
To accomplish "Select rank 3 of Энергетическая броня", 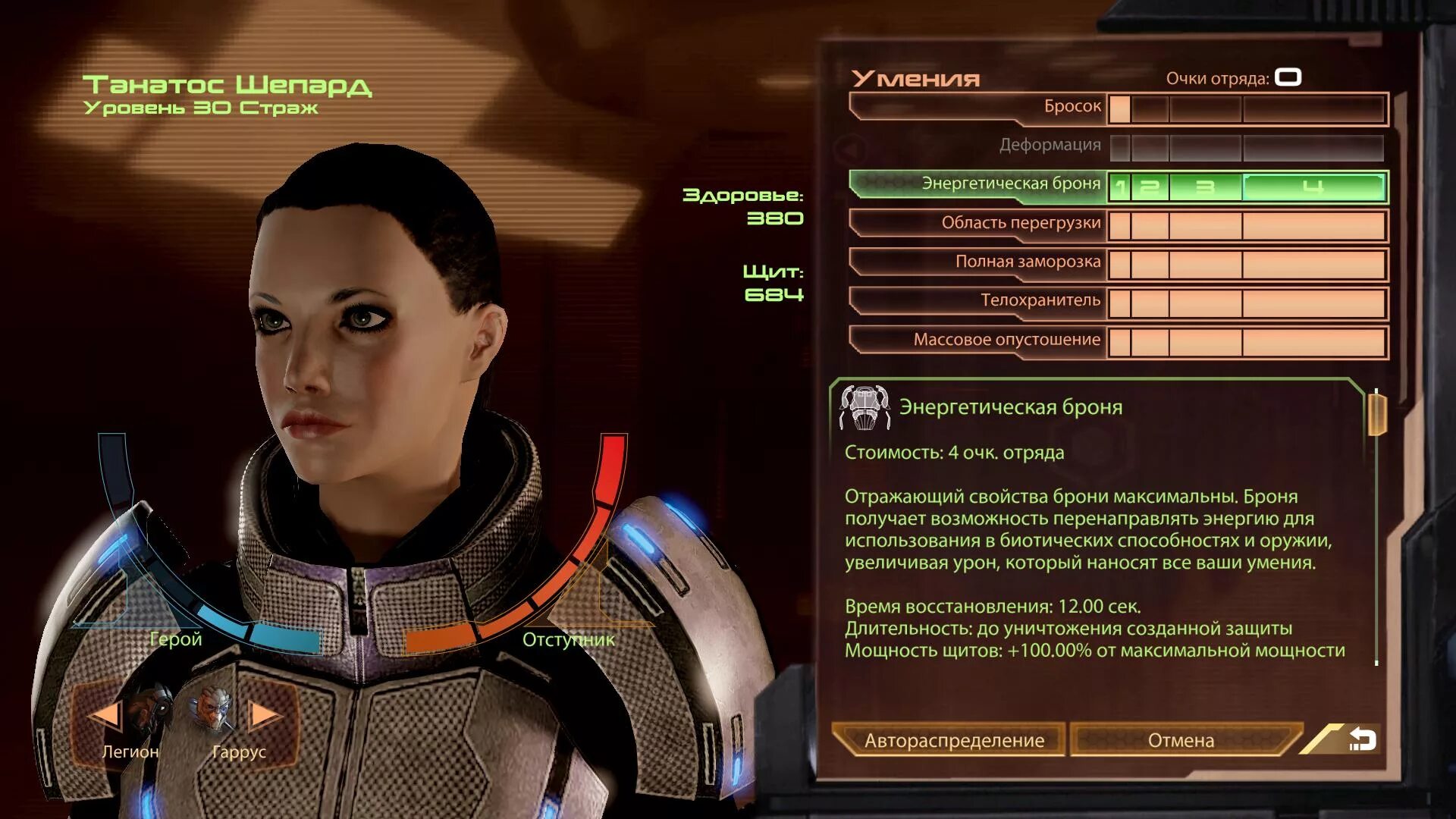I will click(1205, 187).
